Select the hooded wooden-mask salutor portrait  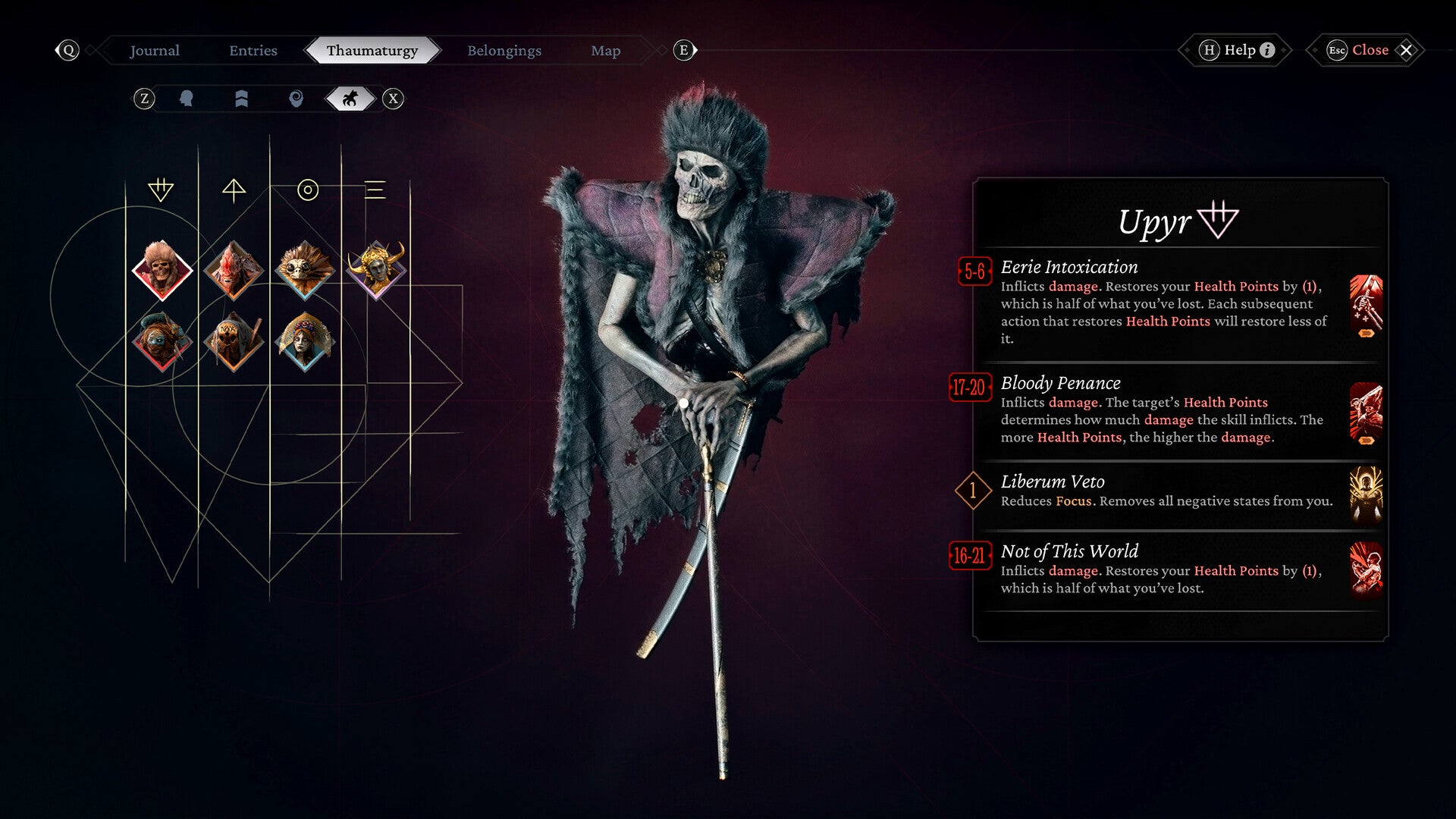click(234, 342)
